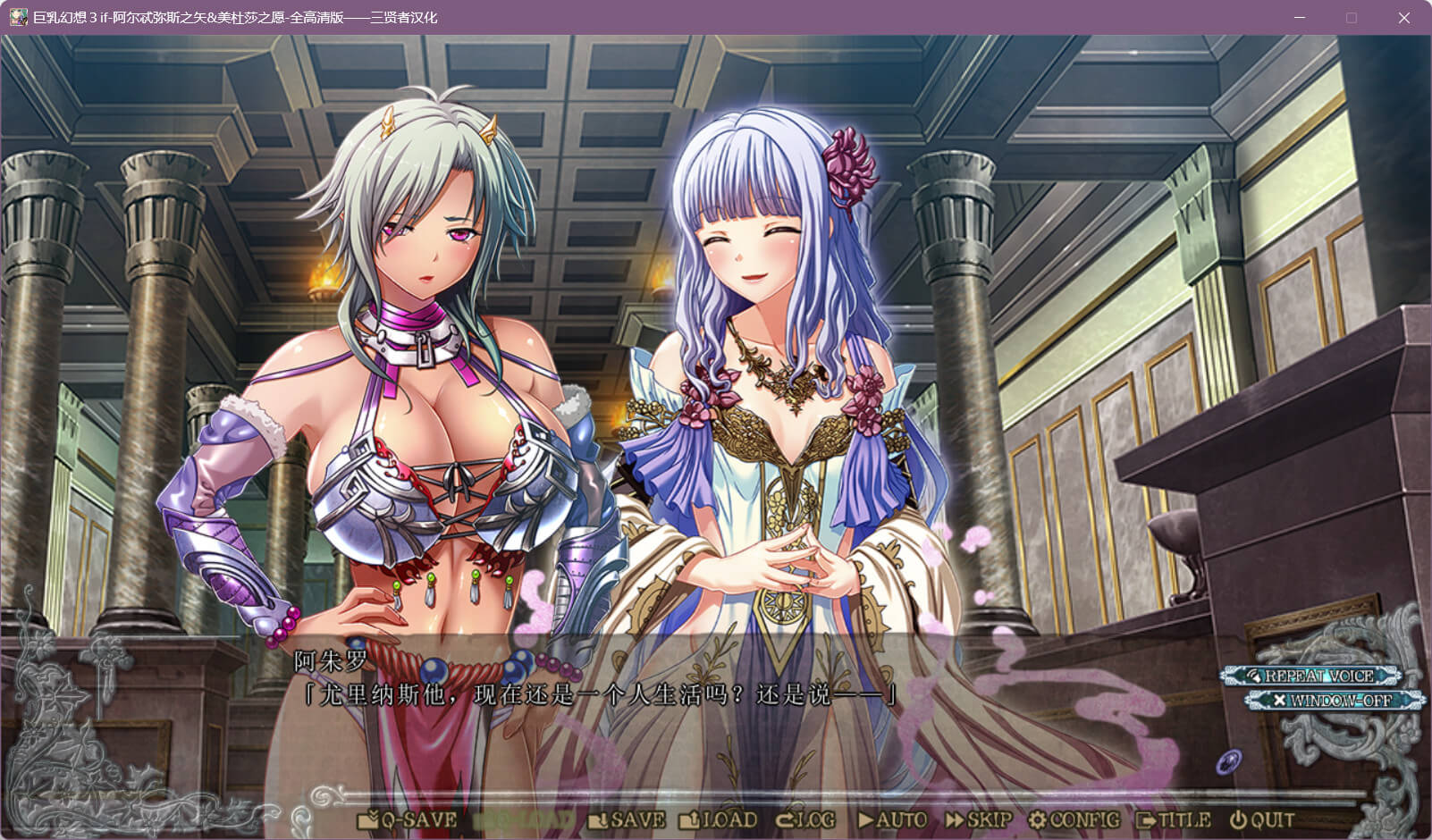Quick save with the Q-SAVE button
Image resolution: width=1432 pixels, height=840 pixels.
click(x=408, y=819)
